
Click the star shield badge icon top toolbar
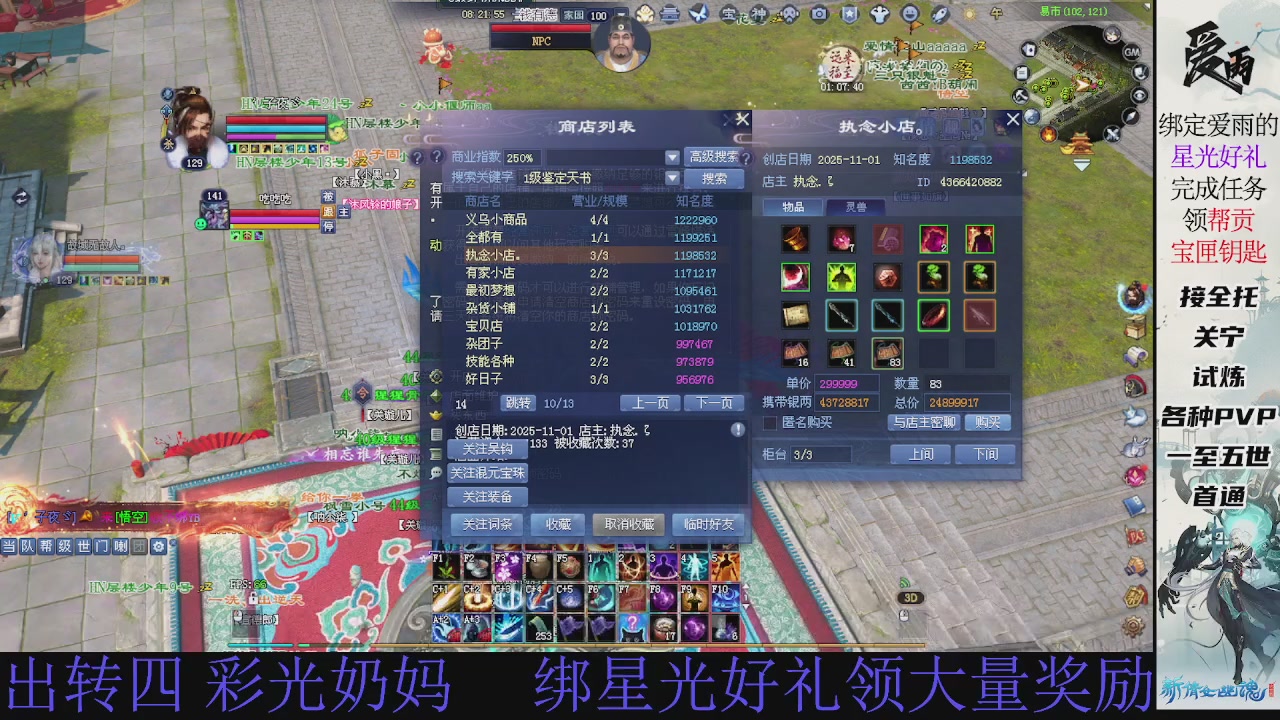848,14
